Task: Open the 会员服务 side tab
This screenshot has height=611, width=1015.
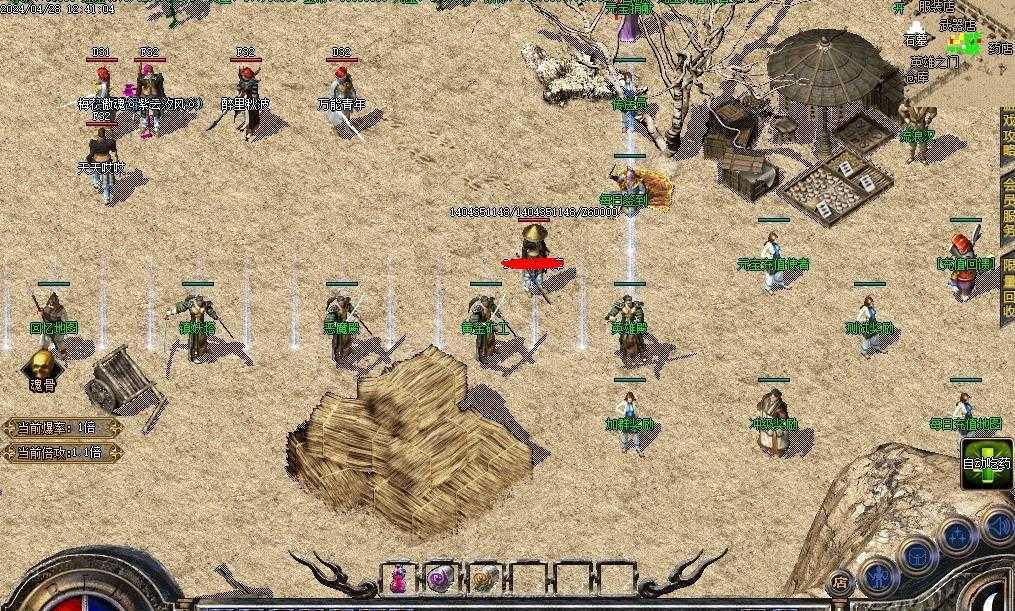Action: (1006, 210)
